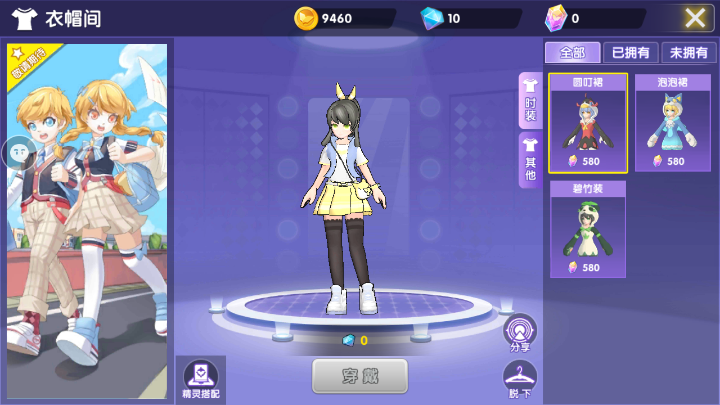The height and width of the screenshot is (405, 720).
Task: Click the purple gem currency icon
Action: tap(556, 18)
